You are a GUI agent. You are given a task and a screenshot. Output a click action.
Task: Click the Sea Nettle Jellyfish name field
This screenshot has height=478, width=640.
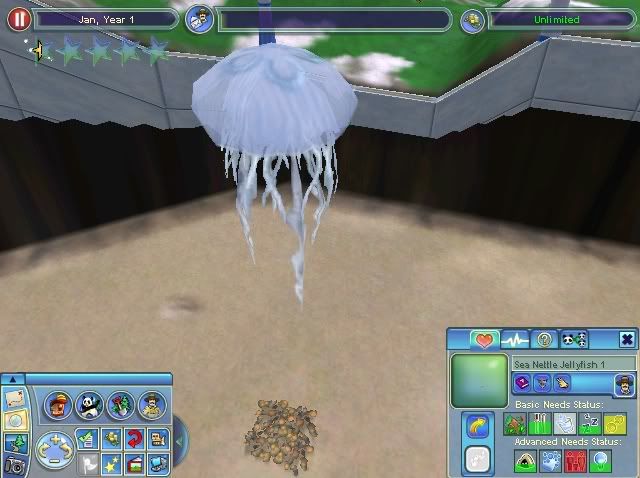(573, 364)
